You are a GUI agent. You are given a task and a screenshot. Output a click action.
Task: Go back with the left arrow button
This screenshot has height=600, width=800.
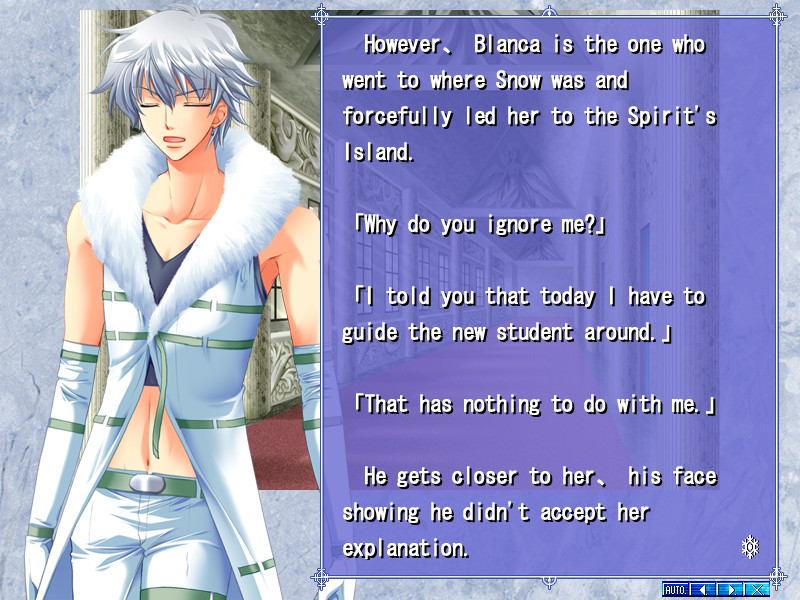(x=703, y=589)
